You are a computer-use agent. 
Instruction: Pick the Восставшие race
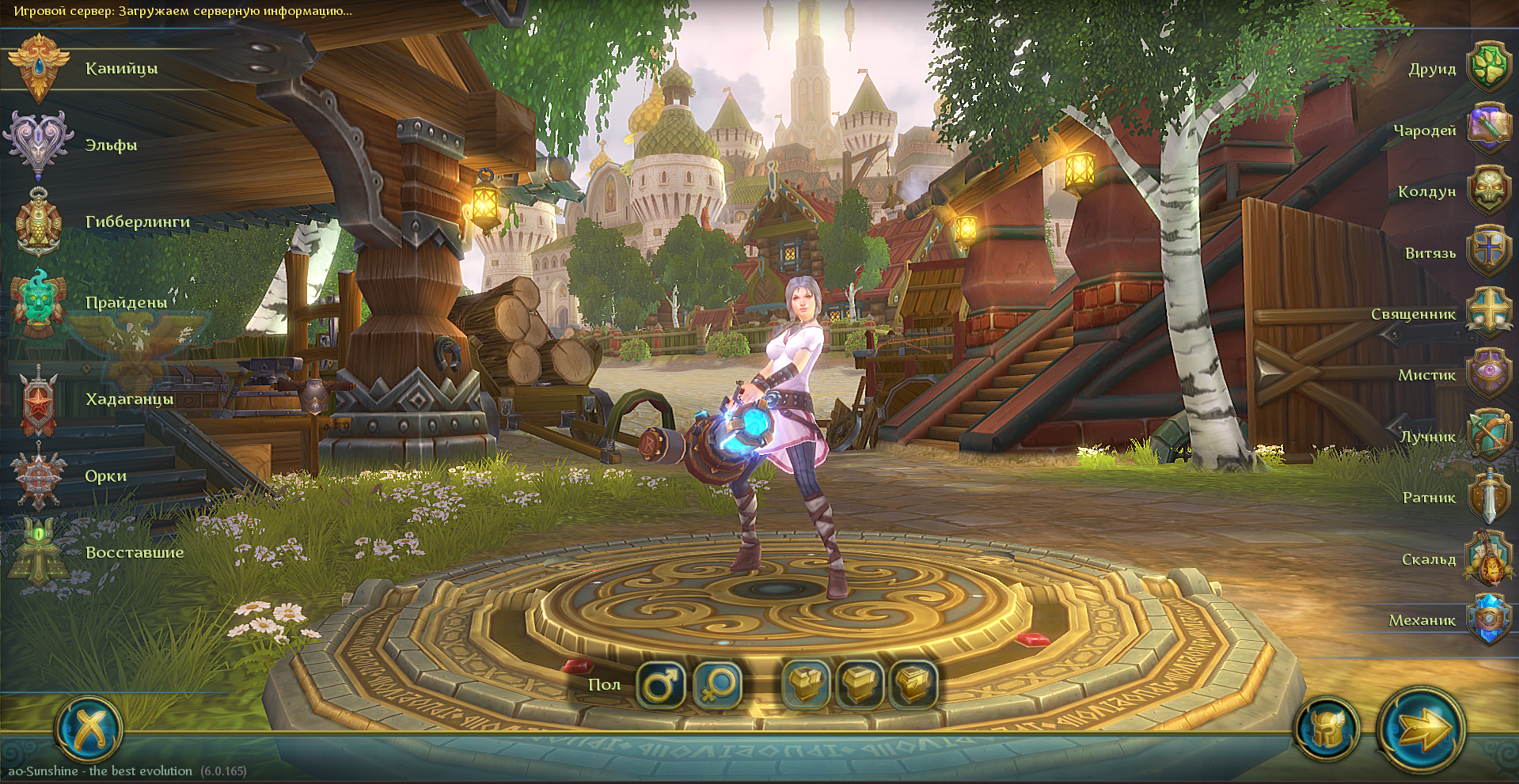[x=38, y=552]
